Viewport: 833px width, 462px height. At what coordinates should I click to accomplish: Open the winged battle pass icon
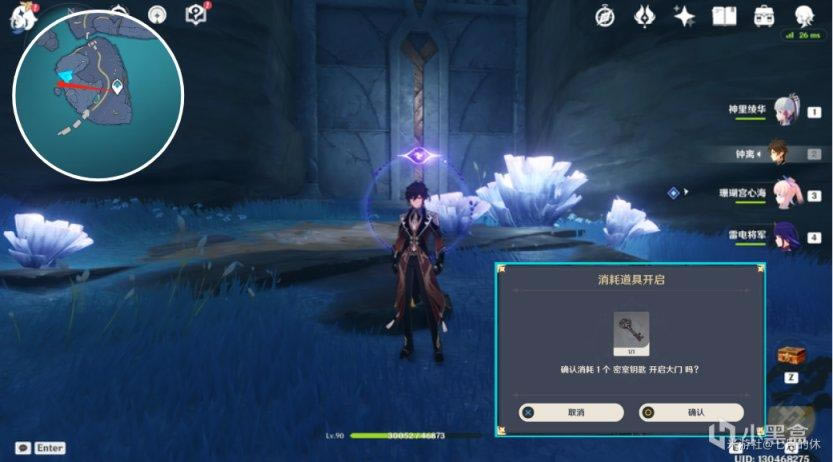pos(645,15)
